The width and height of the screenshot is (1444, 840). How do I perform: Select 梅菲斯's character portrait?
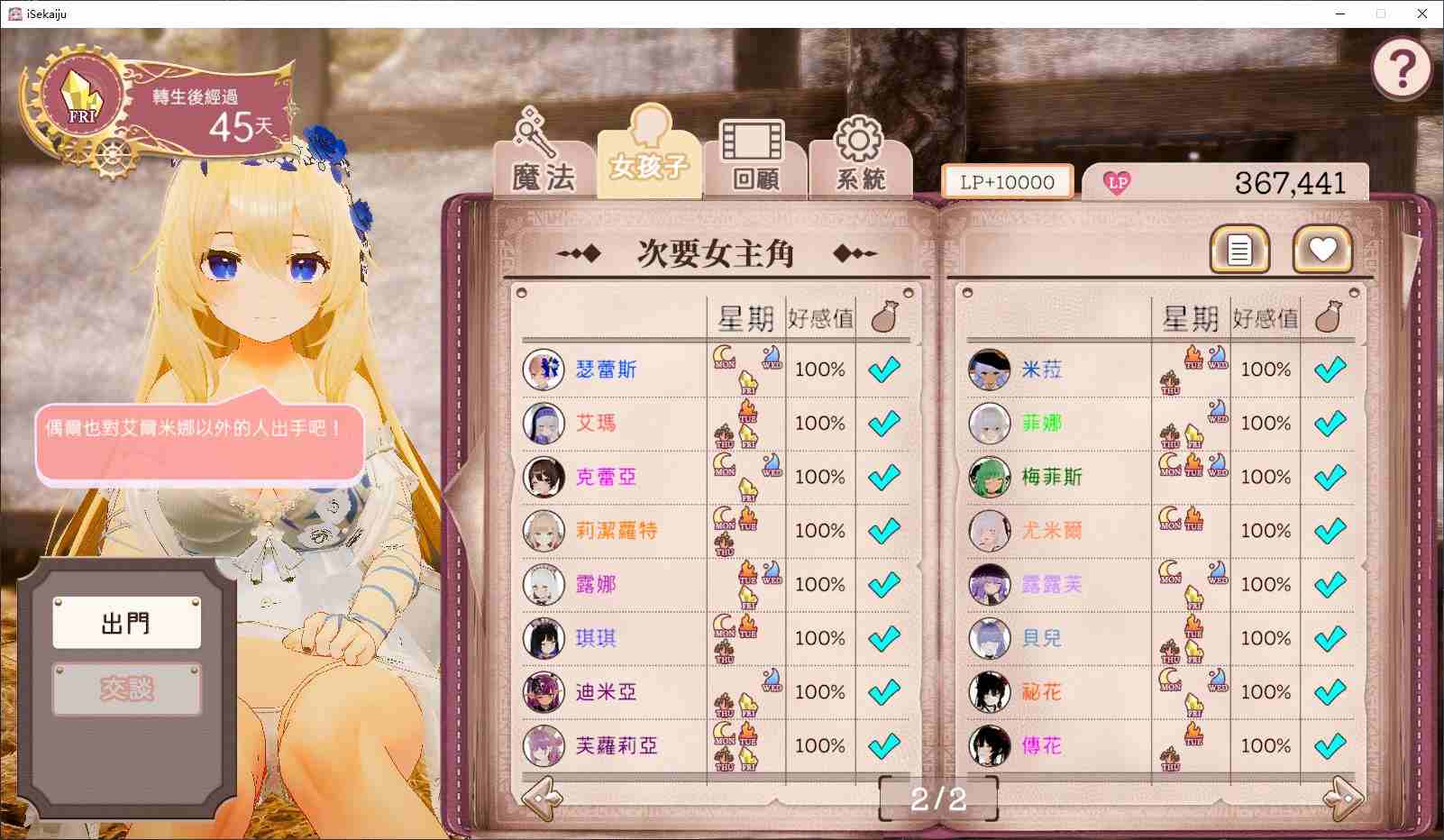(x=989, y=477)
